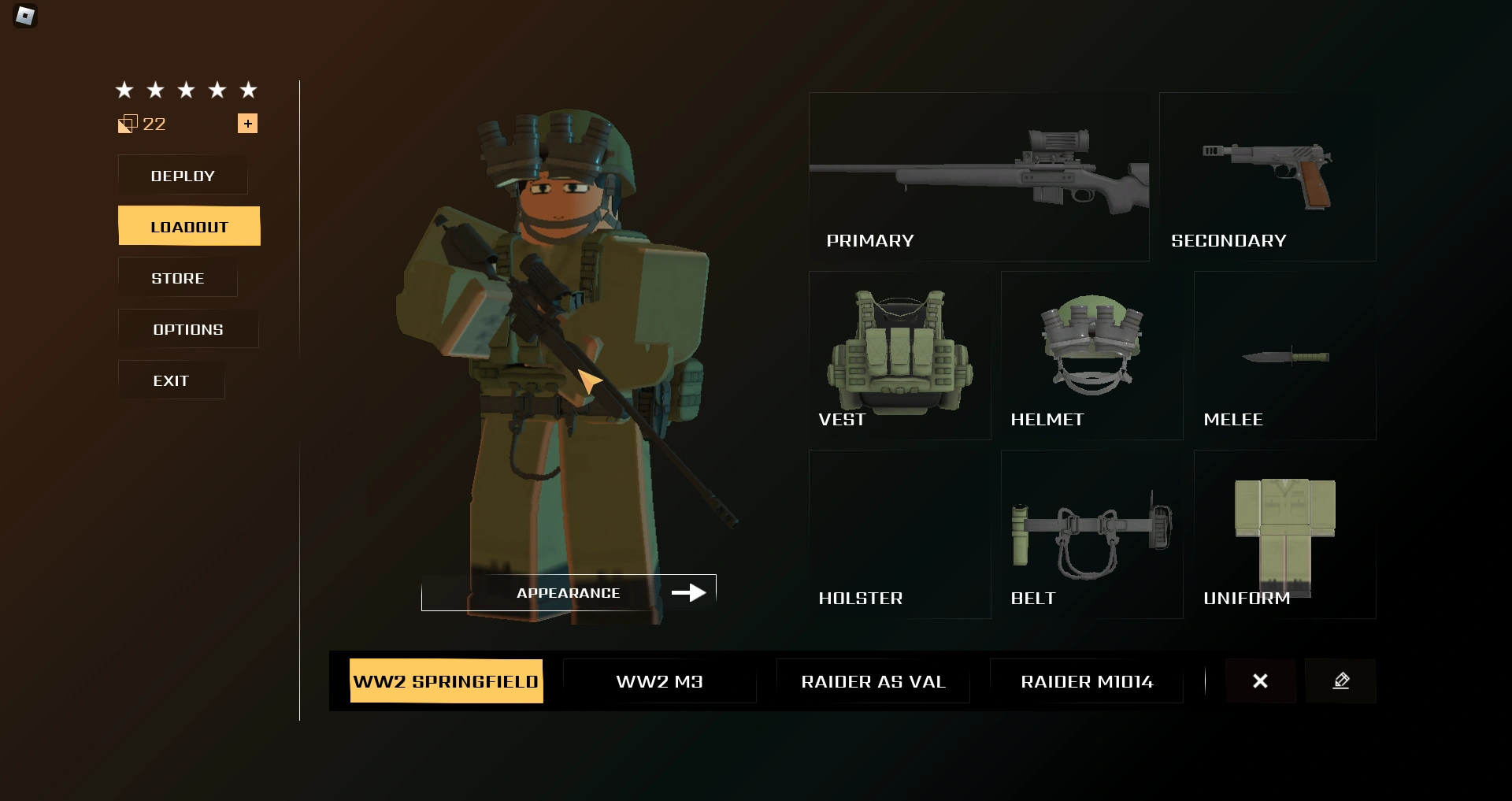This screenshot has height=801, width=1512.
Task: Click the Roblox logo in the top-left corner
Action: click(x=24, y=16)
